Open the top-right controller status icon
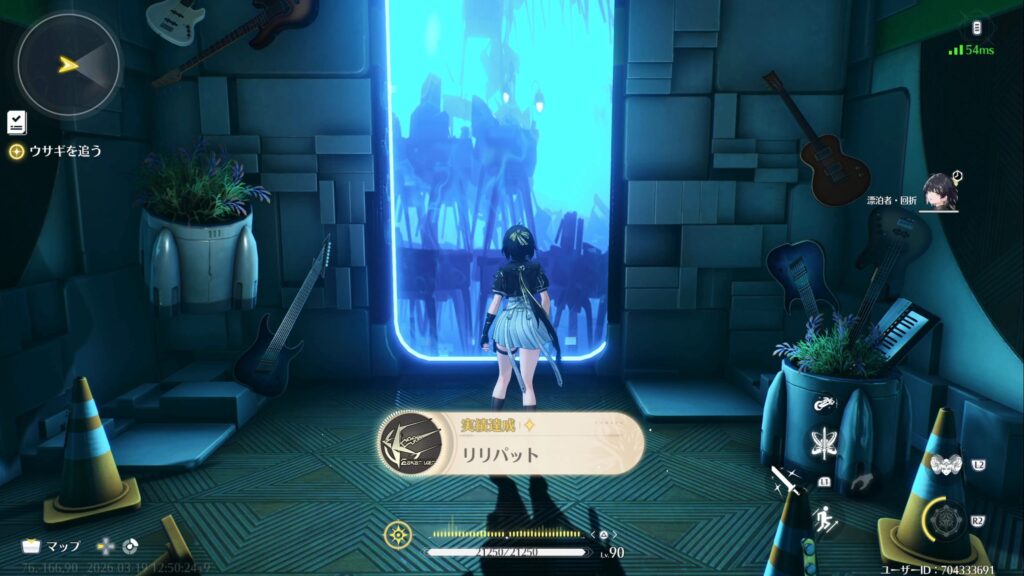 [x=979, y=27]
